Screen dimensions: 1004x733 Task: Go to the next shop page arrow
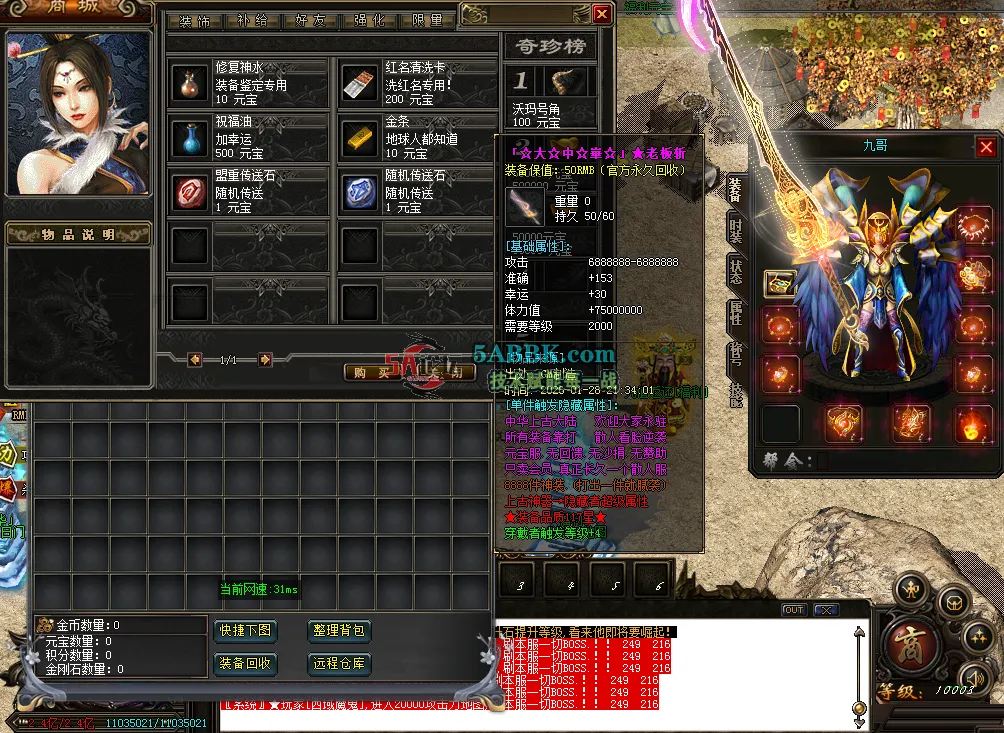265,359
